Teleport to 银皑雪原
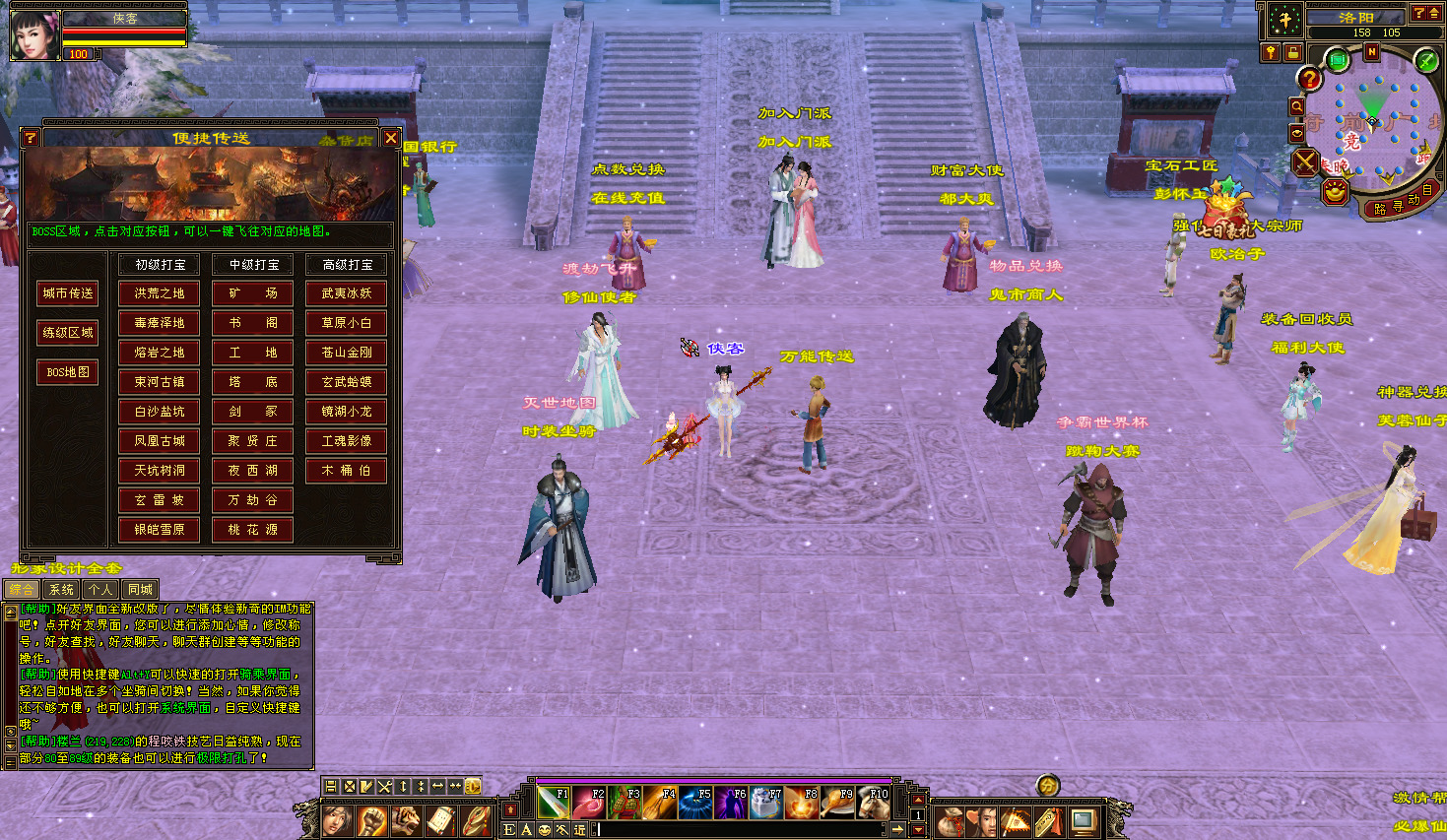This screenshot has height=840, width=1447. (160, 530)
